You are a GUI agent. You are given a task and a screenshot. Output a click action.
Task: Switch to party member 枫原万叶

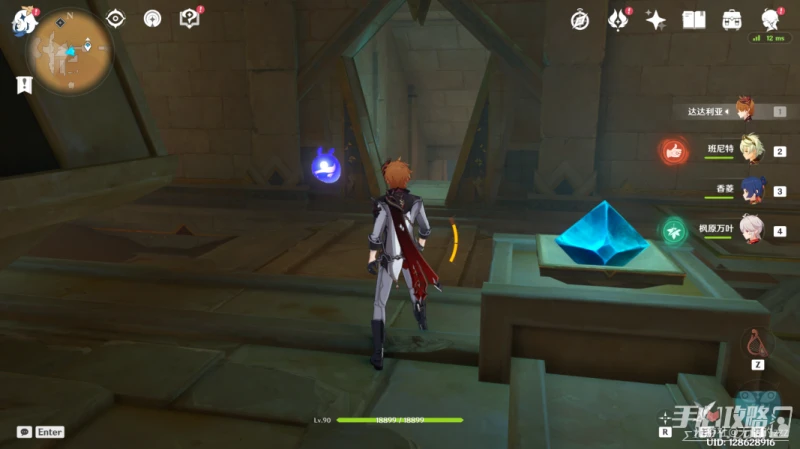(x=751, y=230)
